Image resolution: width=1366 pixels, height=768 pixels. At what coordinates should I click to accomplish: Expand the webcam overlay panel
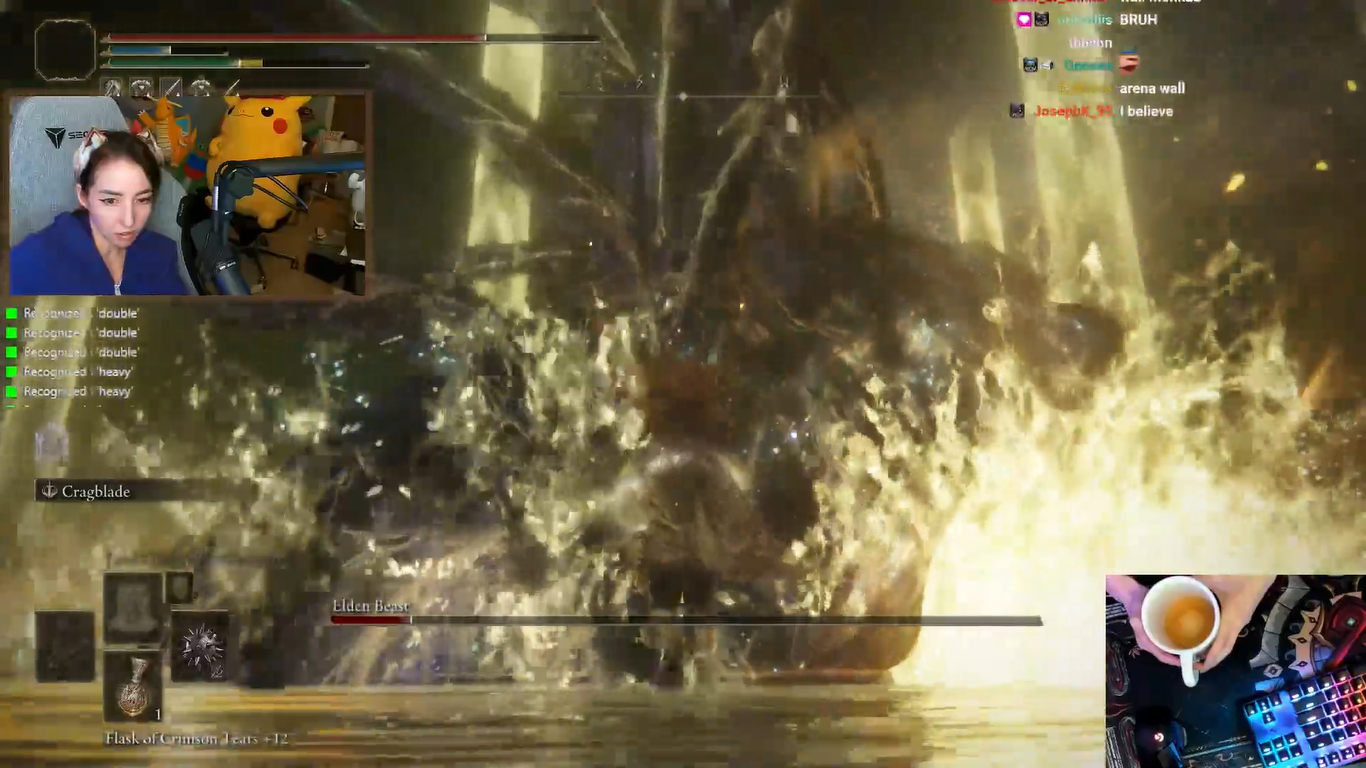click(x=190, y=190)
